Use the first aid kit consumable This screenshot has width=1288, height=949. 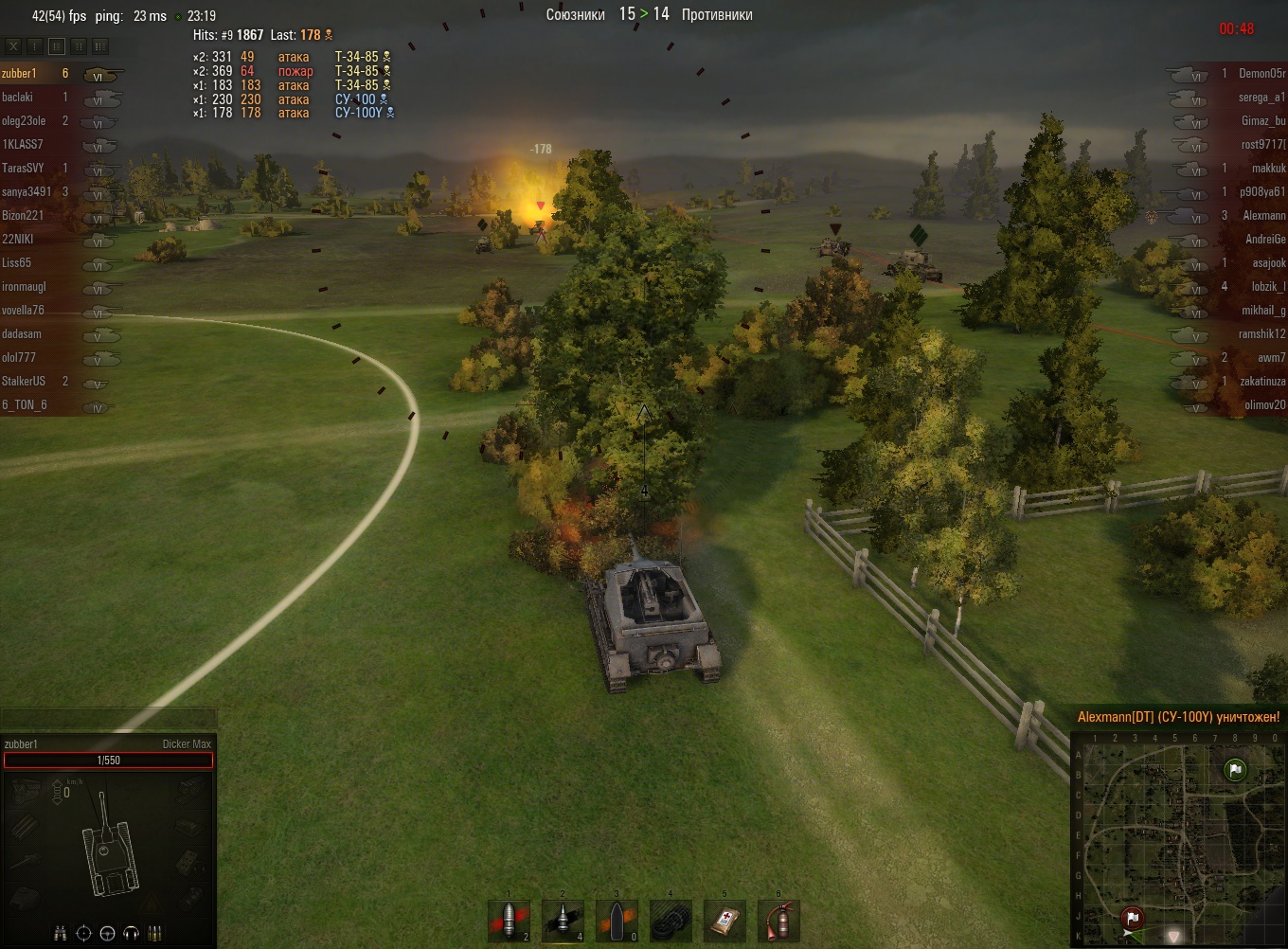pyautogui.click(x=724, y=921)
